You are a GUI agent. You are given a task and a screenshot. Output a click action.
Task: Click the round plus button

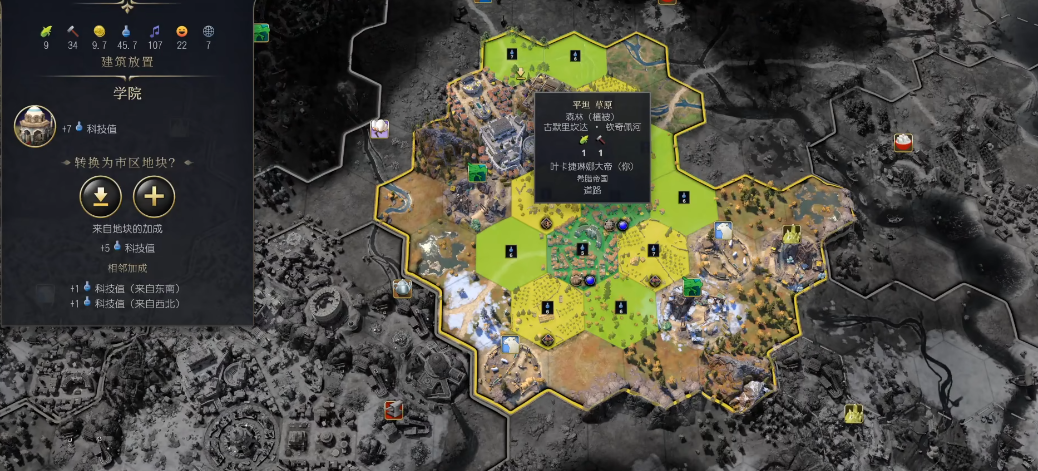(154, 196)
